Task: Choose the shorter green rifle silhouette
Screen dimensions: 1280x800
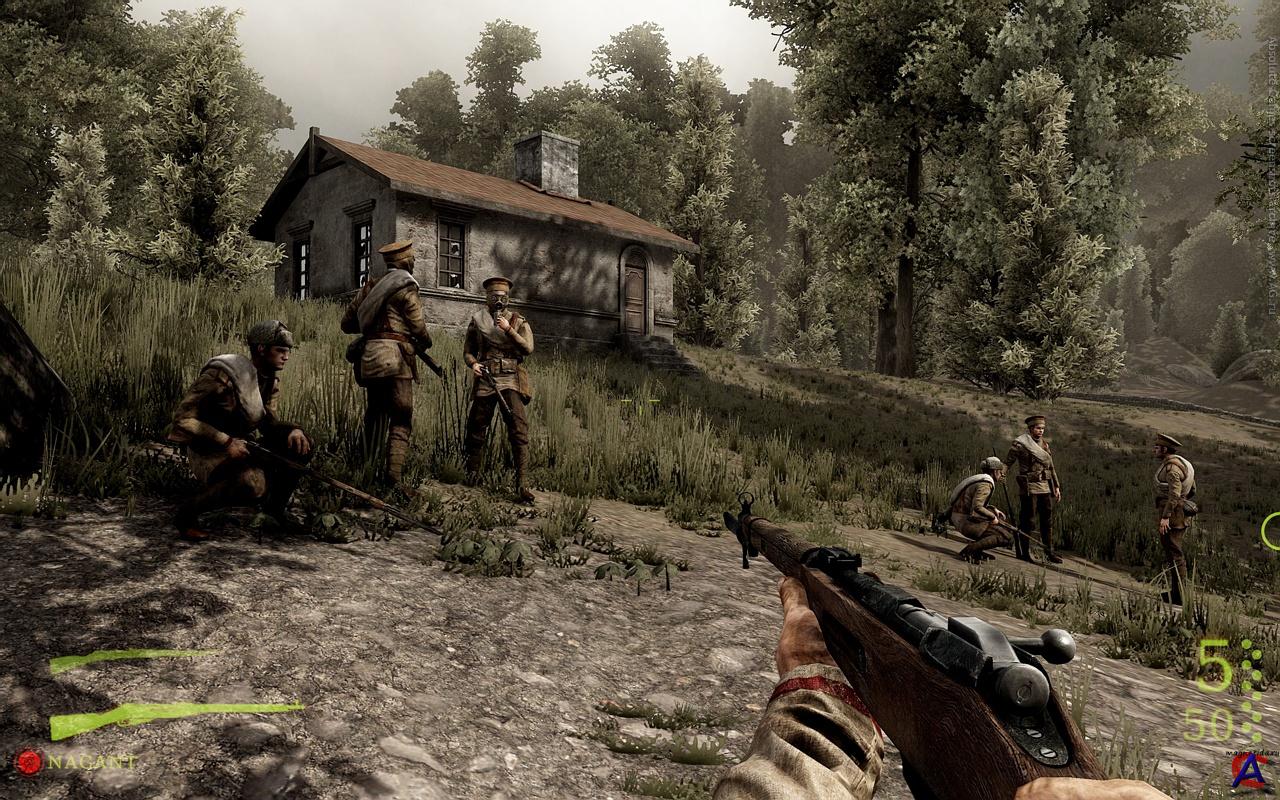Action: tap(130, 659)
